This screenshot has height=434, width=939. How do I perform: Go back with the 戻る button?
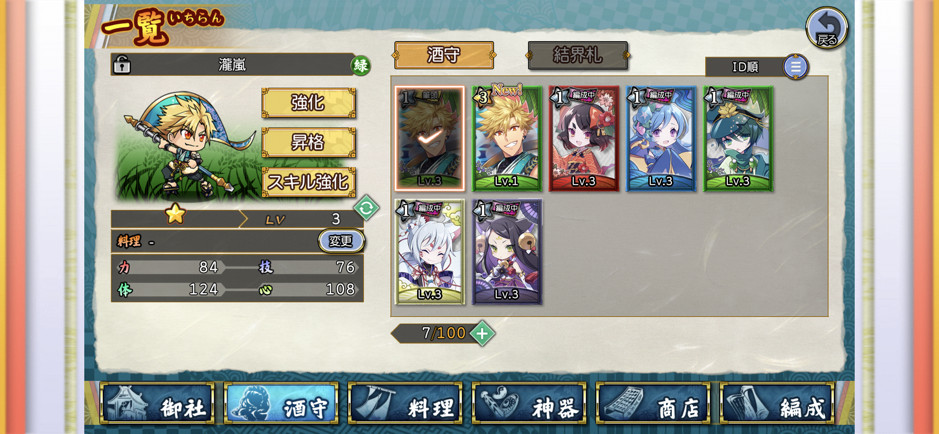coord(826,27)
